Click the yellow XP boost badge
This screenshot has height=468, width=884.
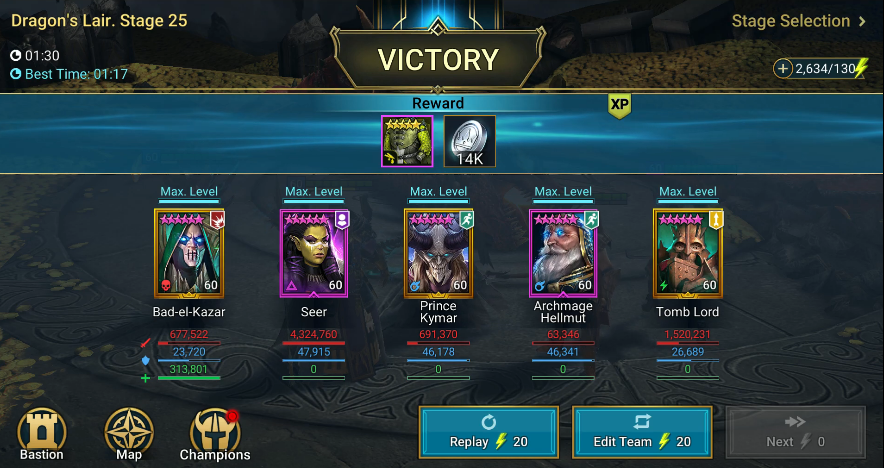tap(620, 105)
